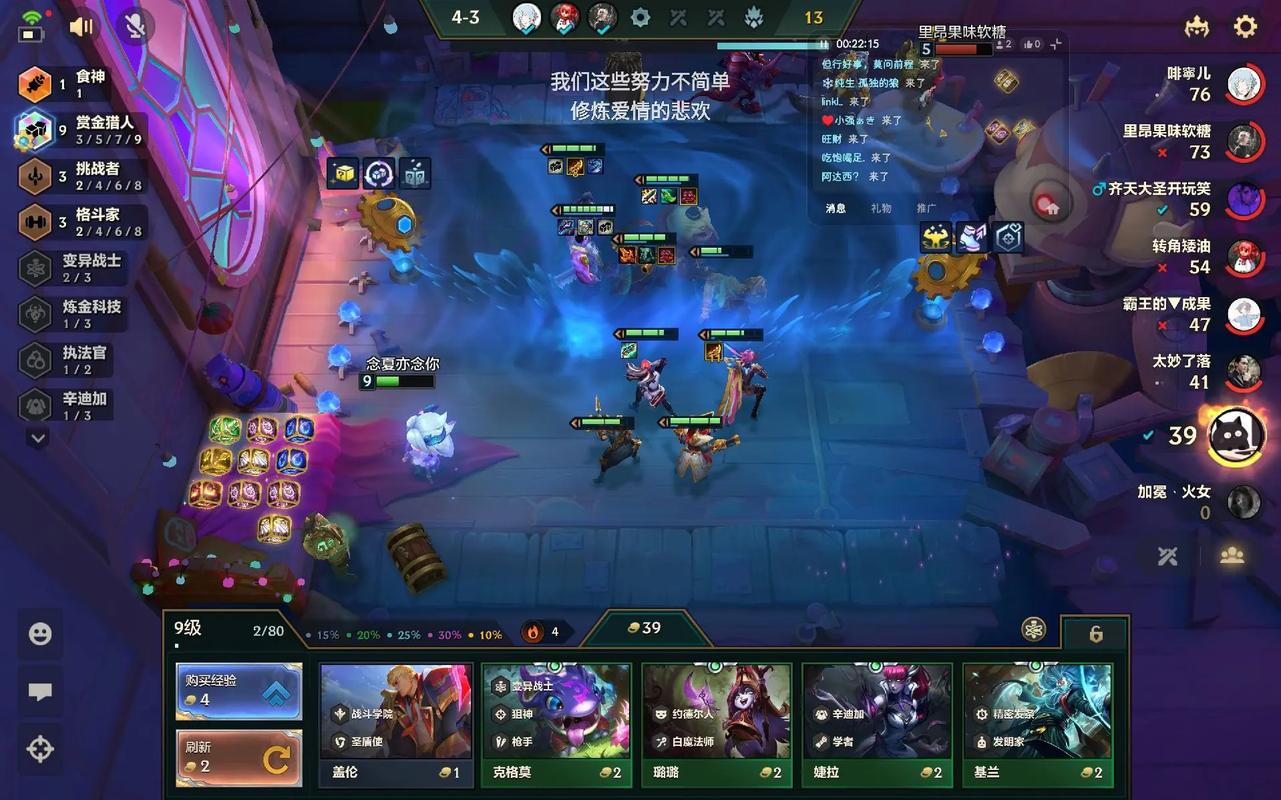
Task: Buy the 盖伦 champion card
Action: [x=396, y=724]
